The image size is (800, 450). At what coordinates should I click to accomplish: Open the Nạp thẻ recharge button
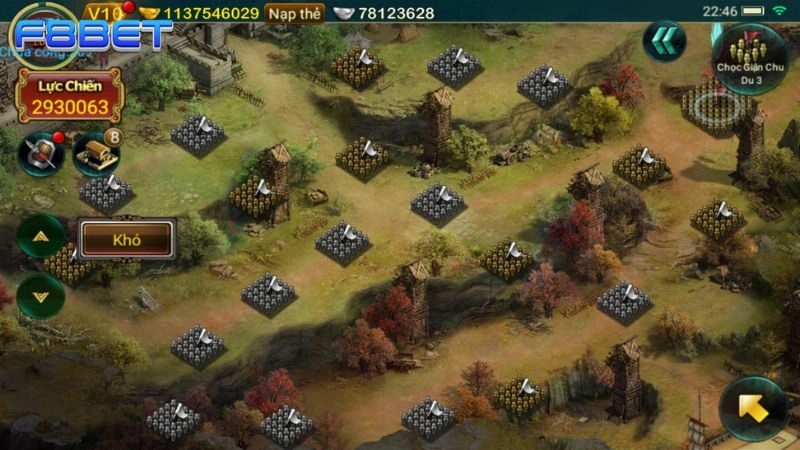[x=294, y=13]
